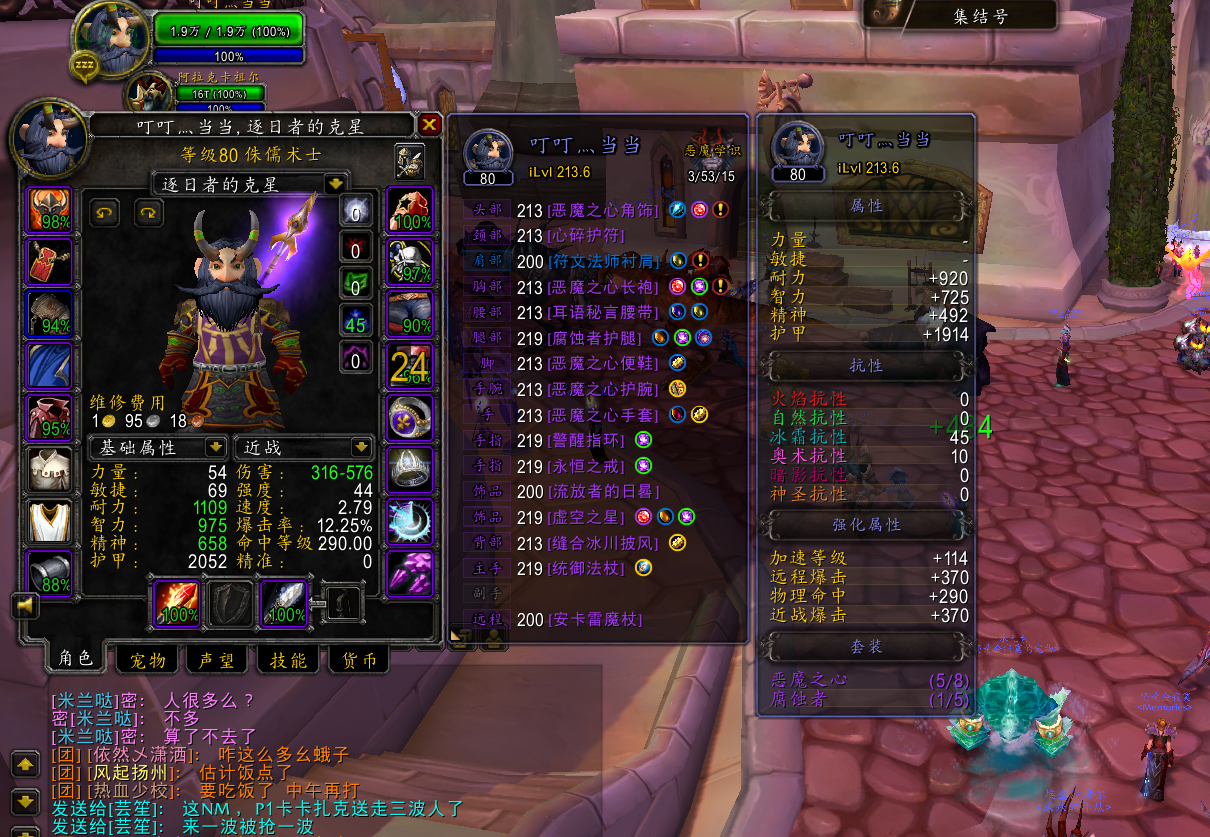Select the gold ring with purple gem
Image resolution: width=1210 pixels, height=837 pixels.
click(x=409, y=418)
